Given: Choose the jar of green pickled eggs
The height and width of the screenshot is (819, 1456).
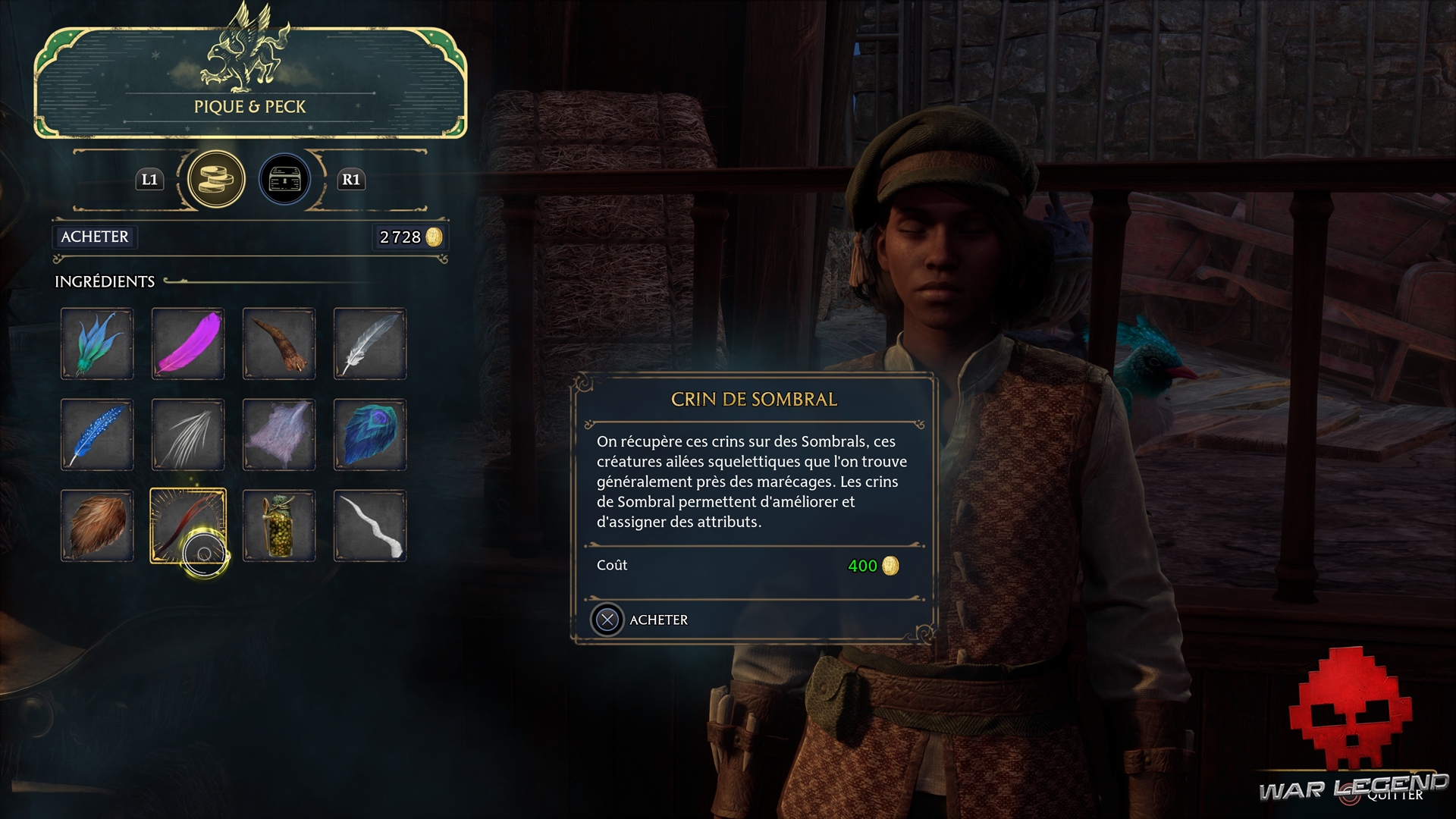Looking at the screenshot, I should click(x=279, y=526).
